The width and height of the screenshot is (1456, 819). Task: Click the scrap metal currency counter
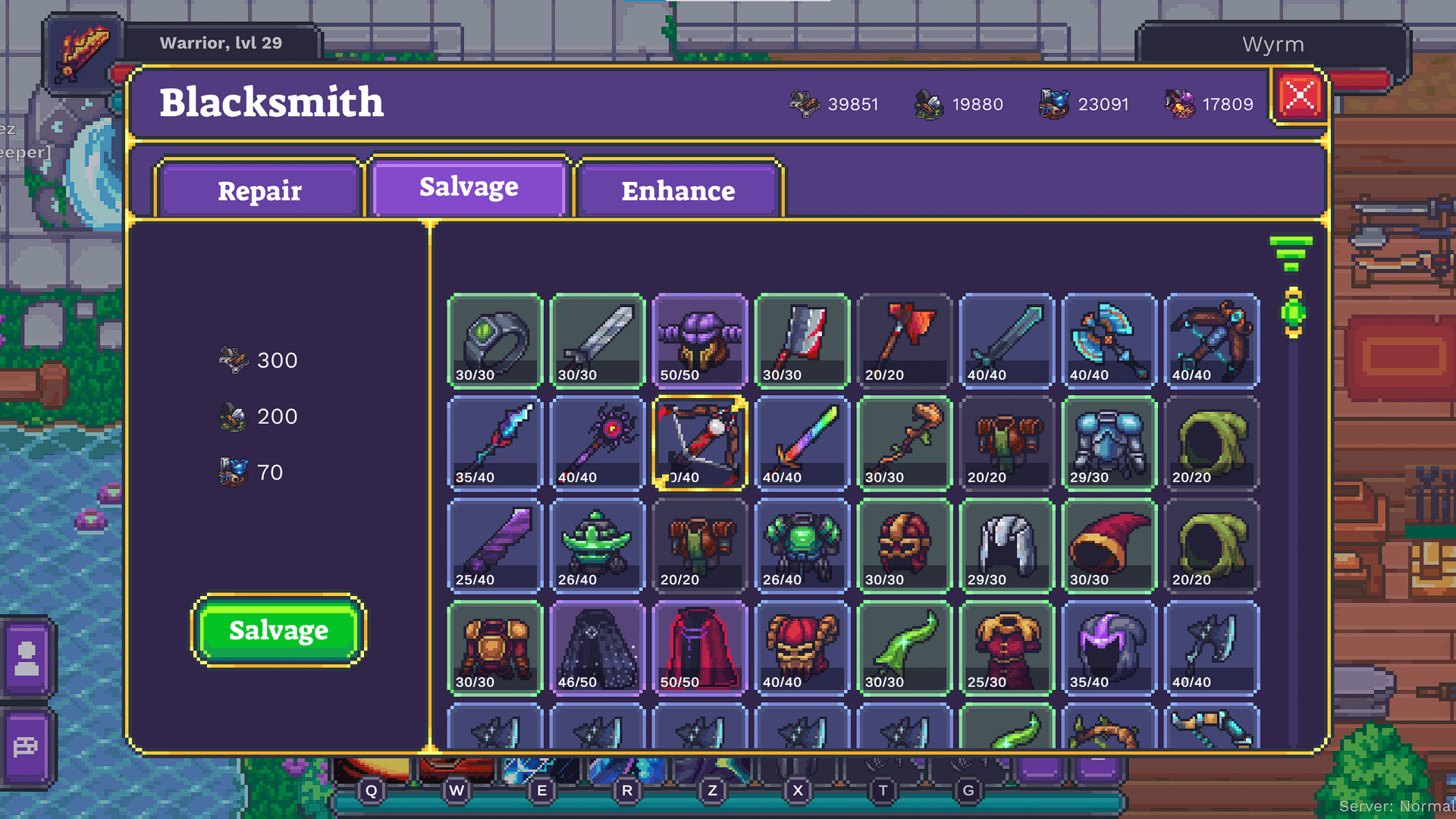pos(834,104)
